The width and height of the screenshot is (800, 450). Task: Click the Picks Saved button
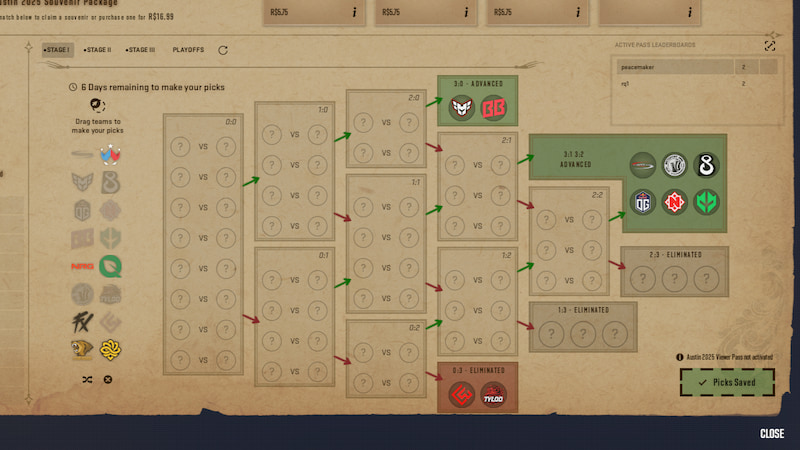point(727,382)
